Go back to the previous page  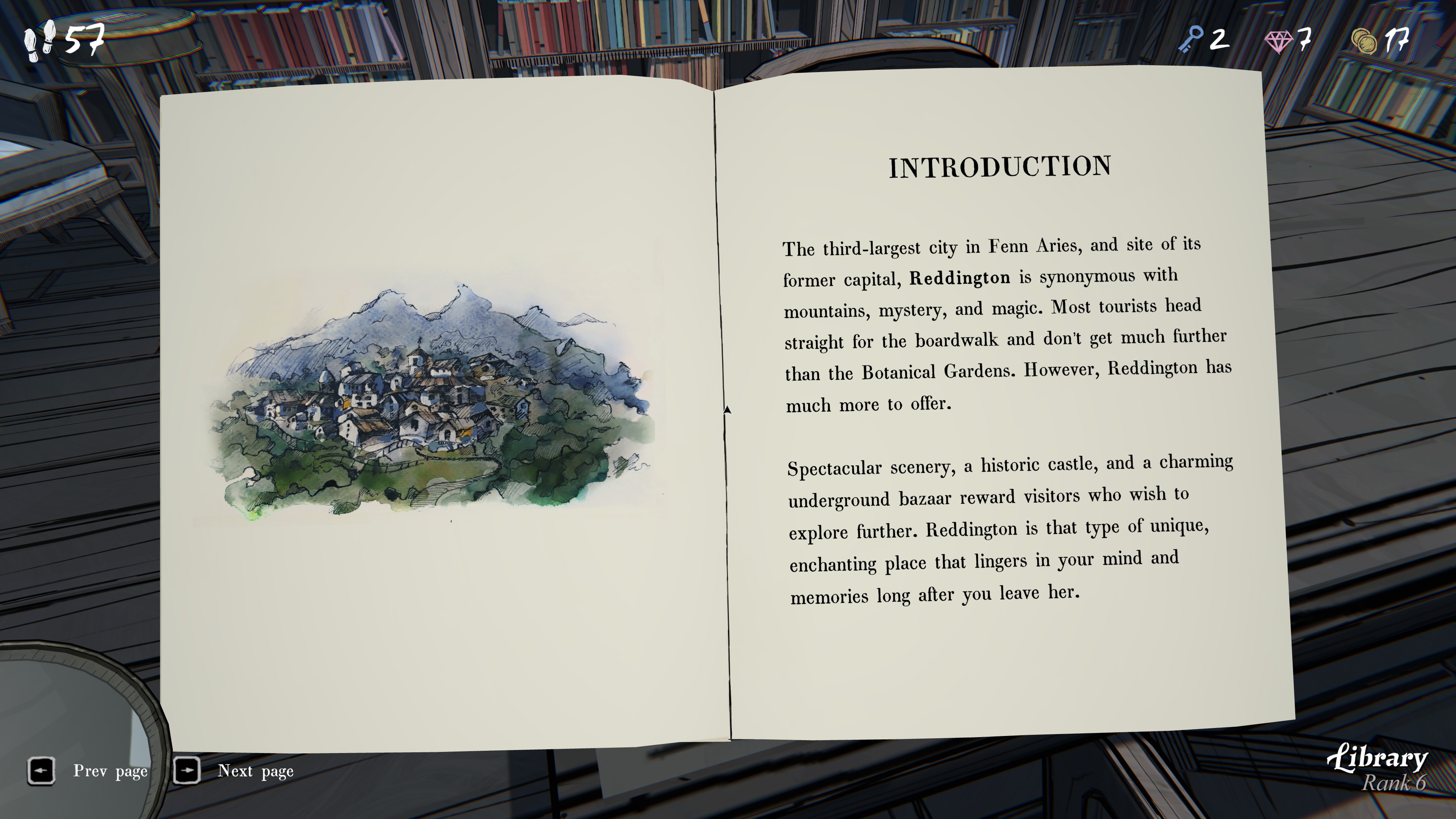[x=41, y=770]
